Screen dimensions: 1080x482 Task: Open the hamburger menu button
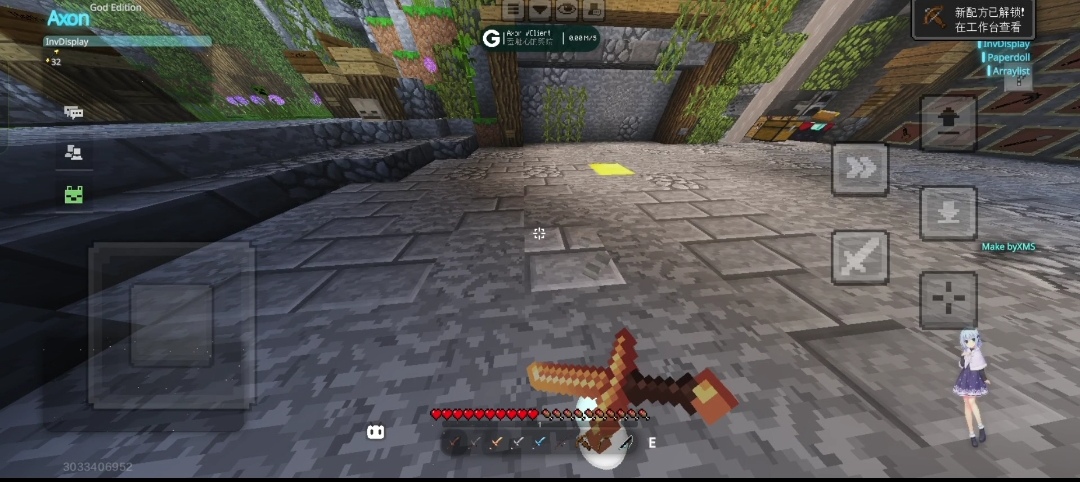[513, 10]
